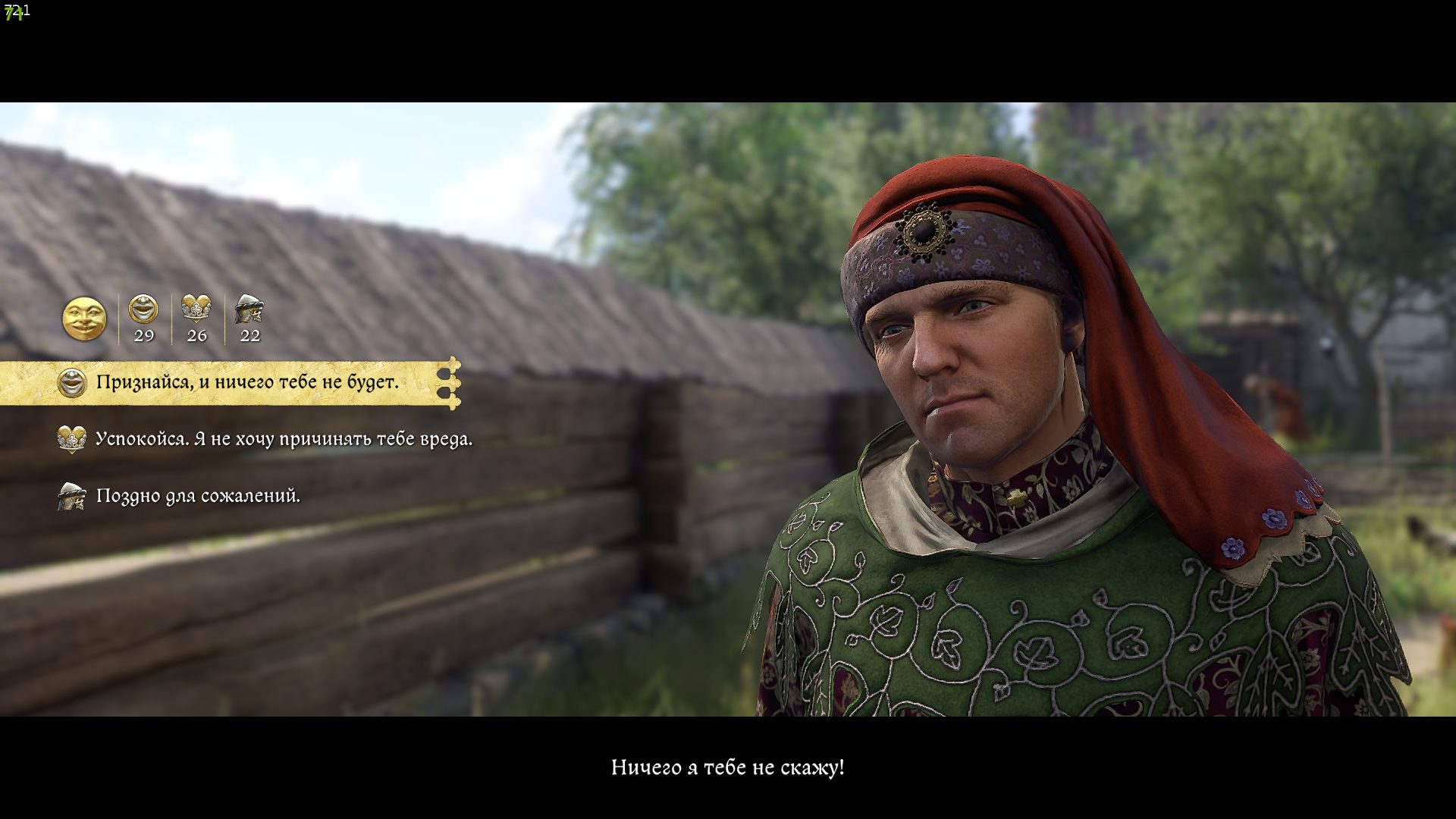Choose reply "Признайся, и ничего тебе не будет."

[x=246, y=382]
